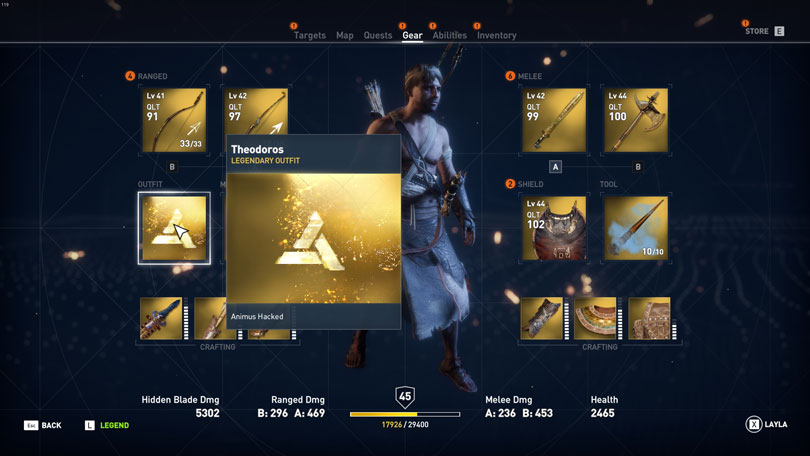Select the Lv 44 axe melee slot

click(x=635, y=120)
